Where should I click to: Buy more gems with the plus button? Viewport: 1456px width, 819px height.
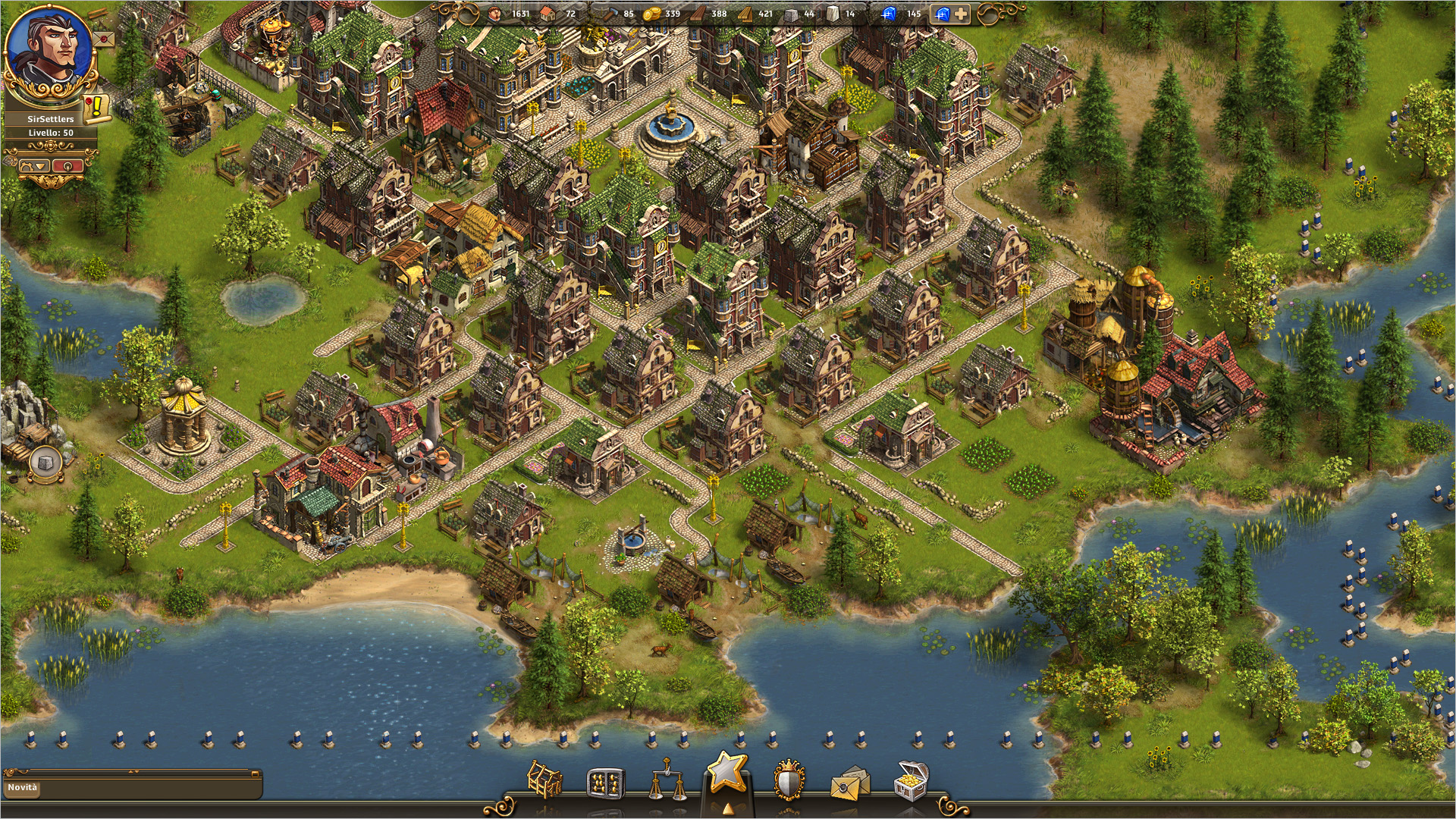click(x=961, y=14)
